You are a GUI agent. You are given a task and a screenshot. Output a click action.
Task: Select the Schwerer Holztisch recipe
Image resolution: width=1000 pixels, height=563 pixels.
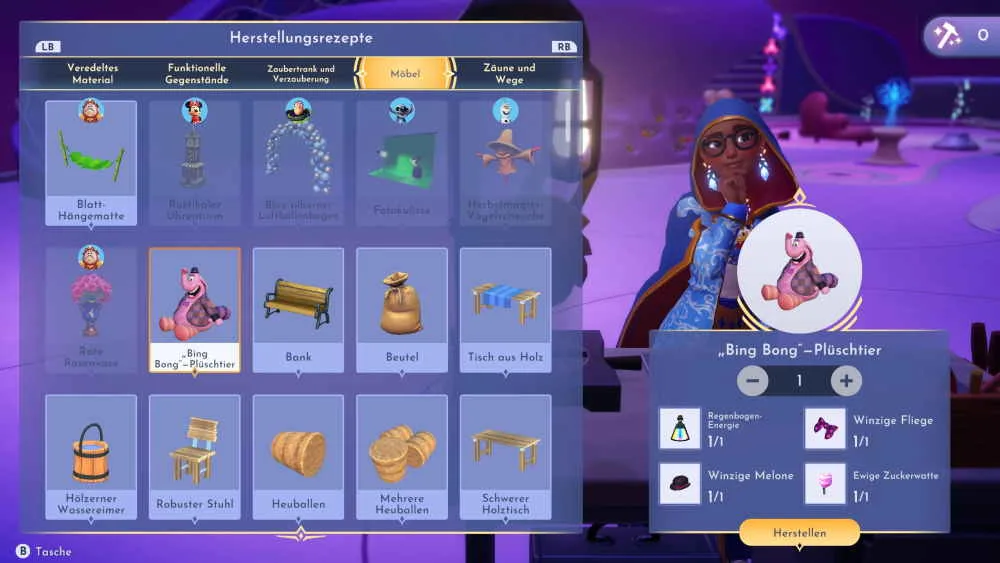coord(505,456)
